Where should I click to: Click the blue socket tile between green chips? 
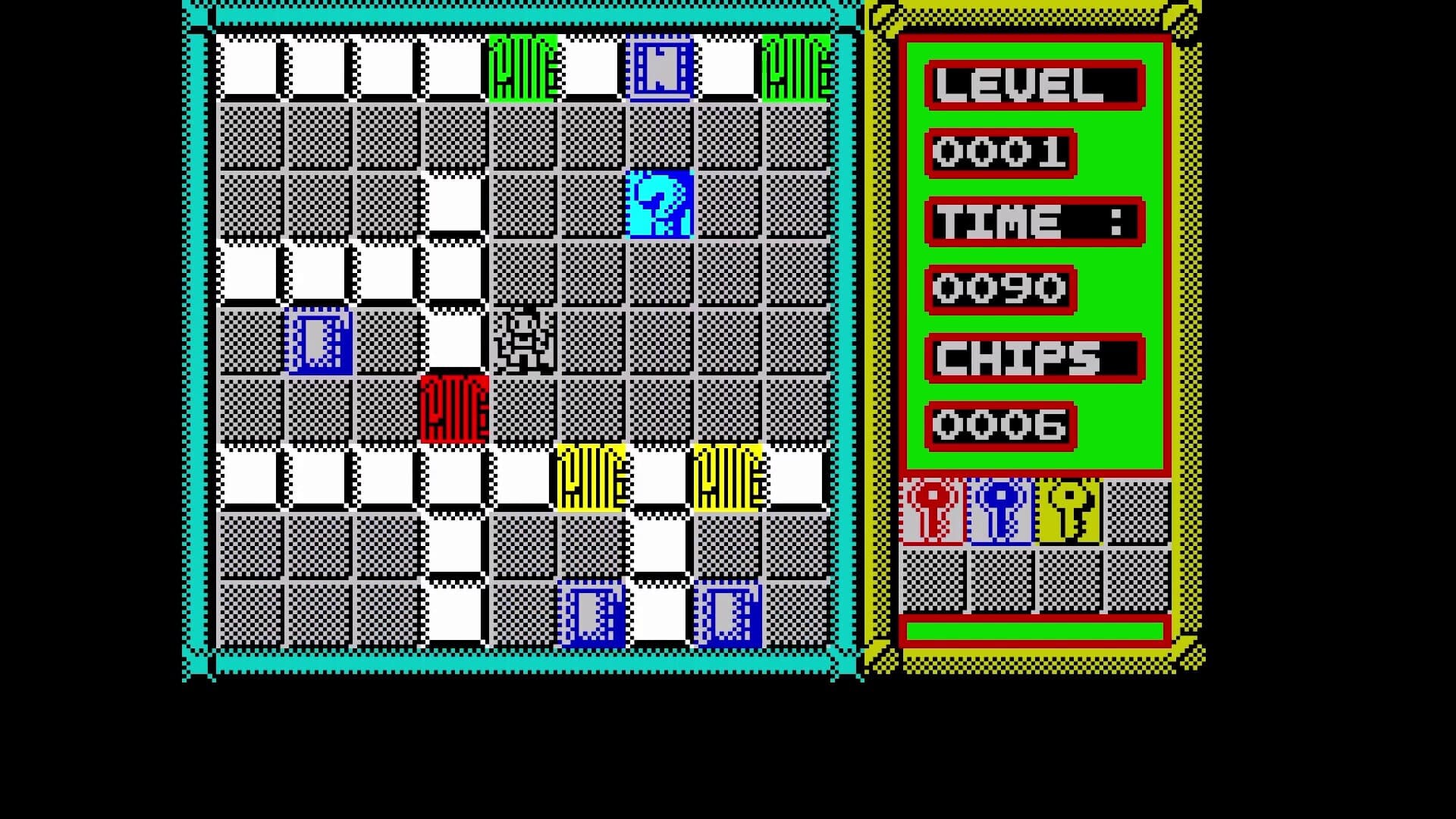pos(658,68)
